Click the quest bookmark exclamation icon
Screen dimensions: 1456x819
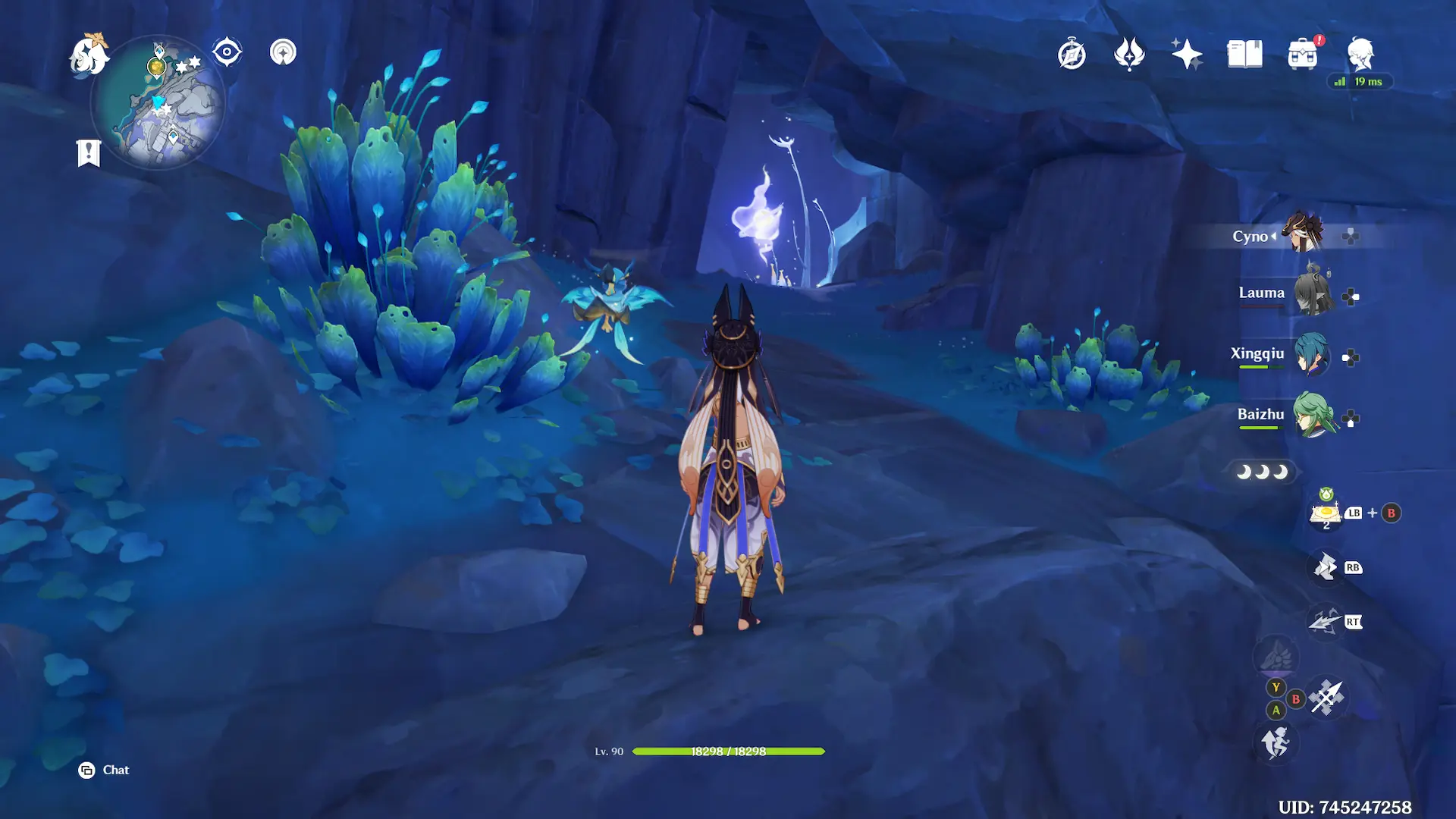point(89,152)
